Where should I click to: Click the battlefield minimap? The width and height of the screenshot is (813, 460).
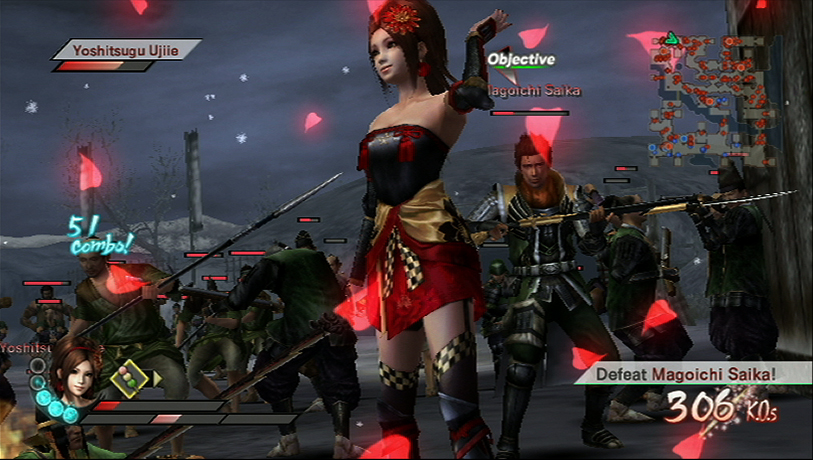702,98
